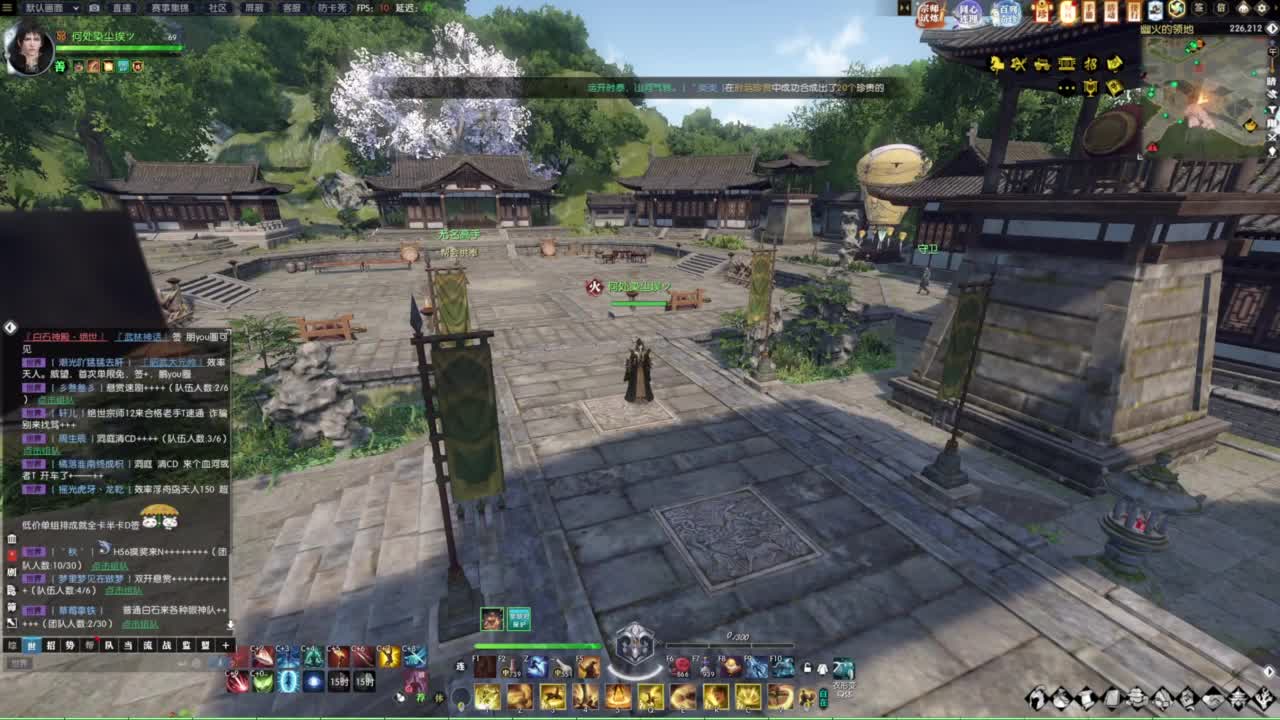The height and width of the screenshot is (720, 1280).
Task: Open the screenshot camera icon on top bar
Action: tap(92, 6)
